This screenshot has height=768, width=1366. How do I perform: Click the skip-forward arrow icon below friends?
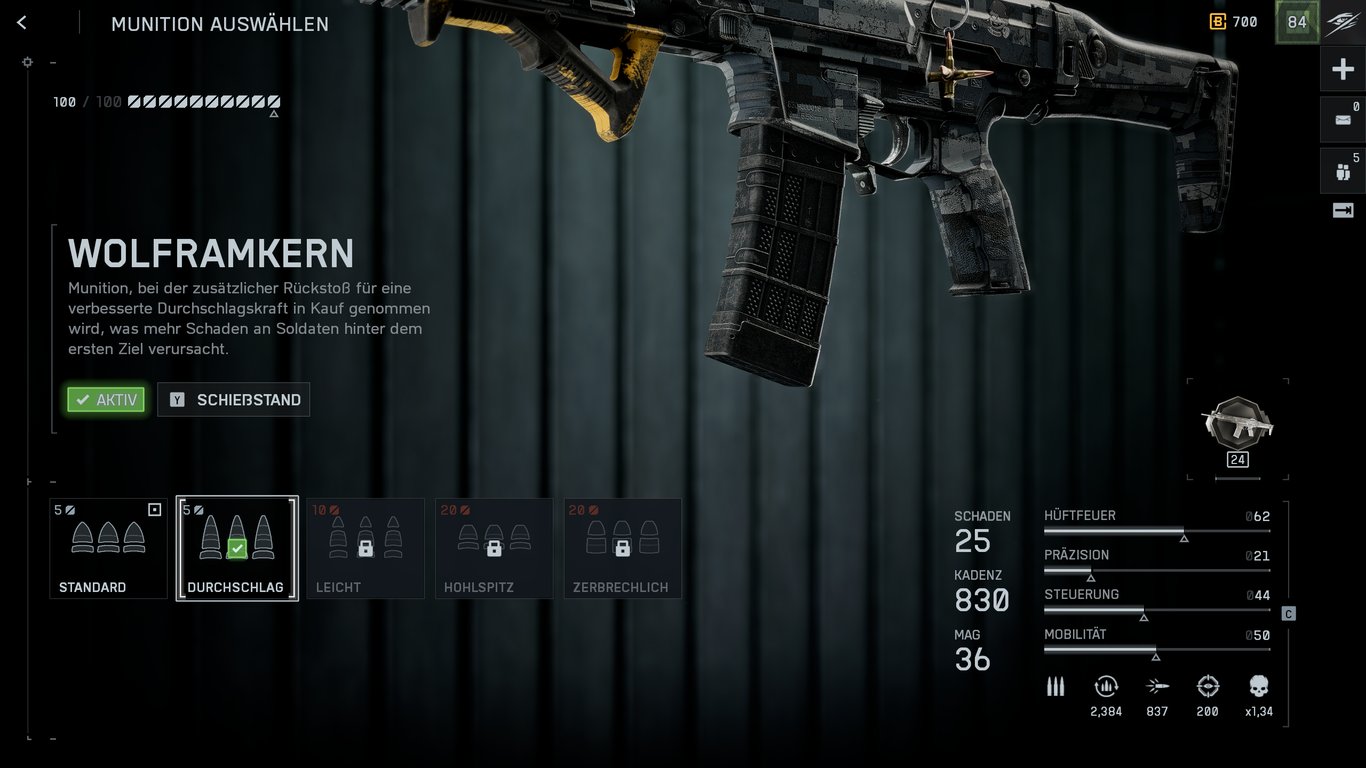click(1342, 211)
